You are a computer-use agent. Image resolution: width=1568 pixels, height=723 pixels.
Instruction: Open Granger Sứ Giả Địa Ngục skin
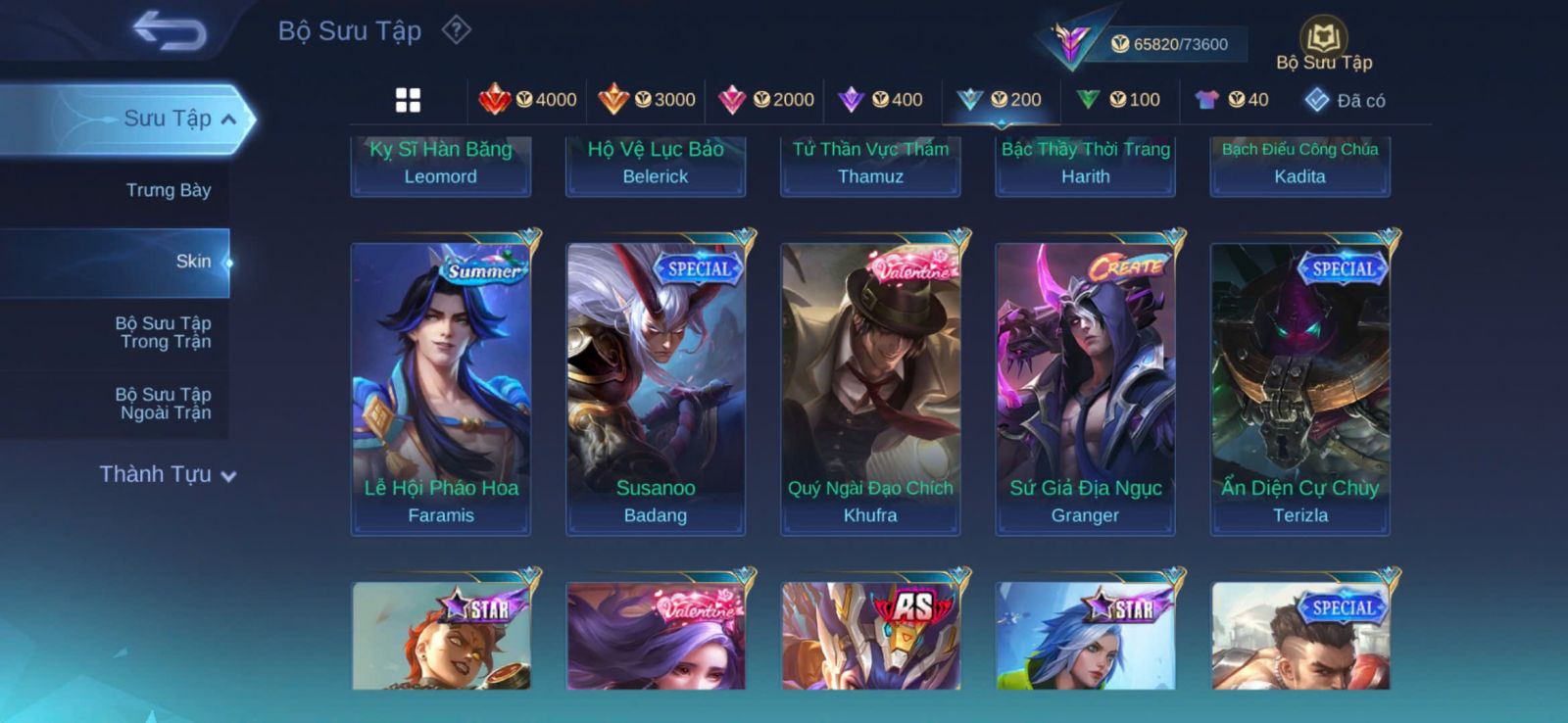point(1085,388)
